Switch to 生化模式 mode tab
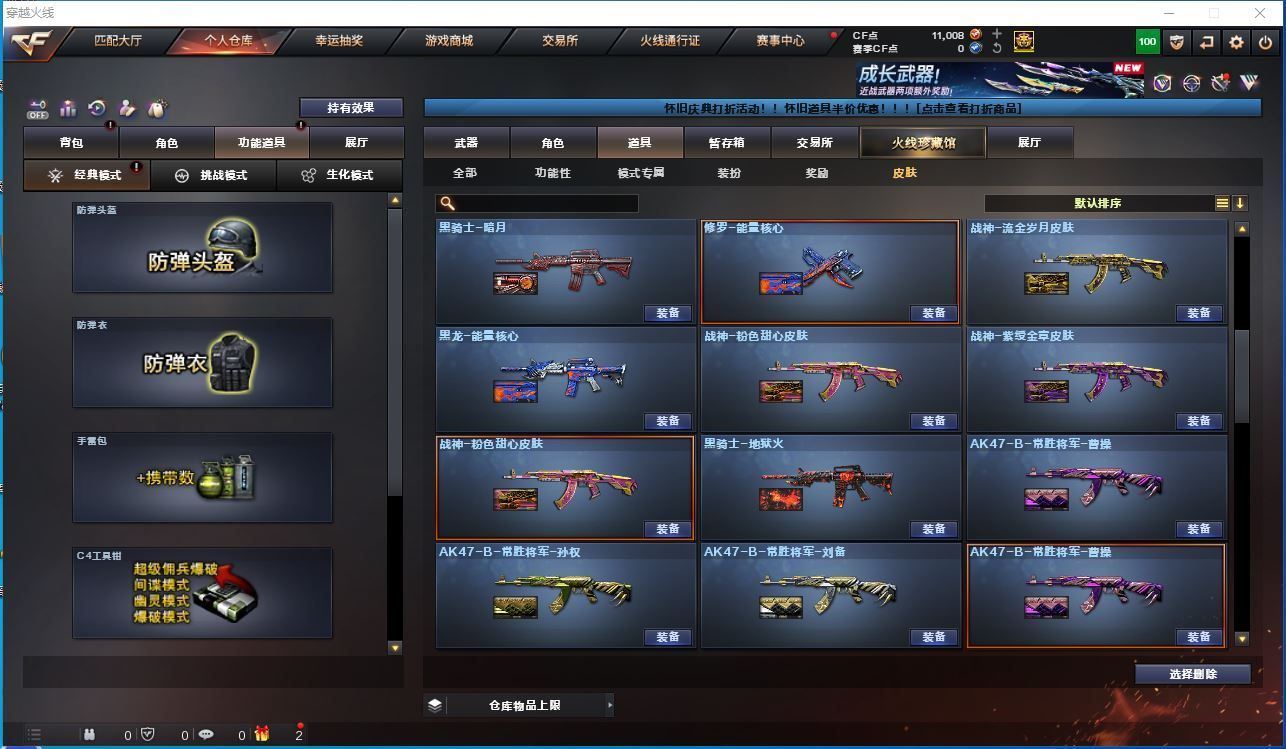The width and height of the screenshot is (1286, 749). [338, 175]
